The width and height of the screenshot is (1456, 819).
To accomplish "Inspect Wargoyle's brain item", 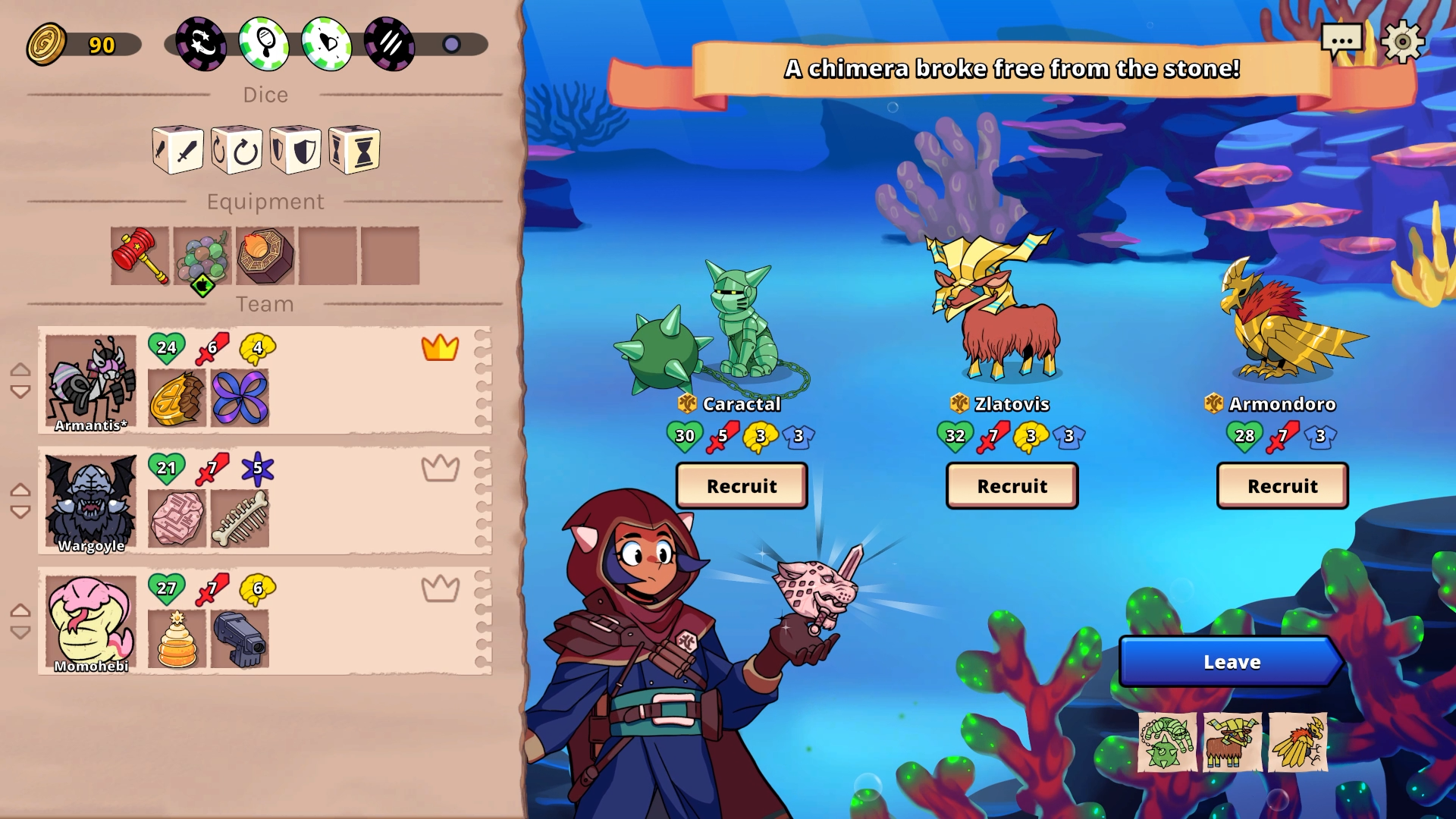I will [177, 518].
